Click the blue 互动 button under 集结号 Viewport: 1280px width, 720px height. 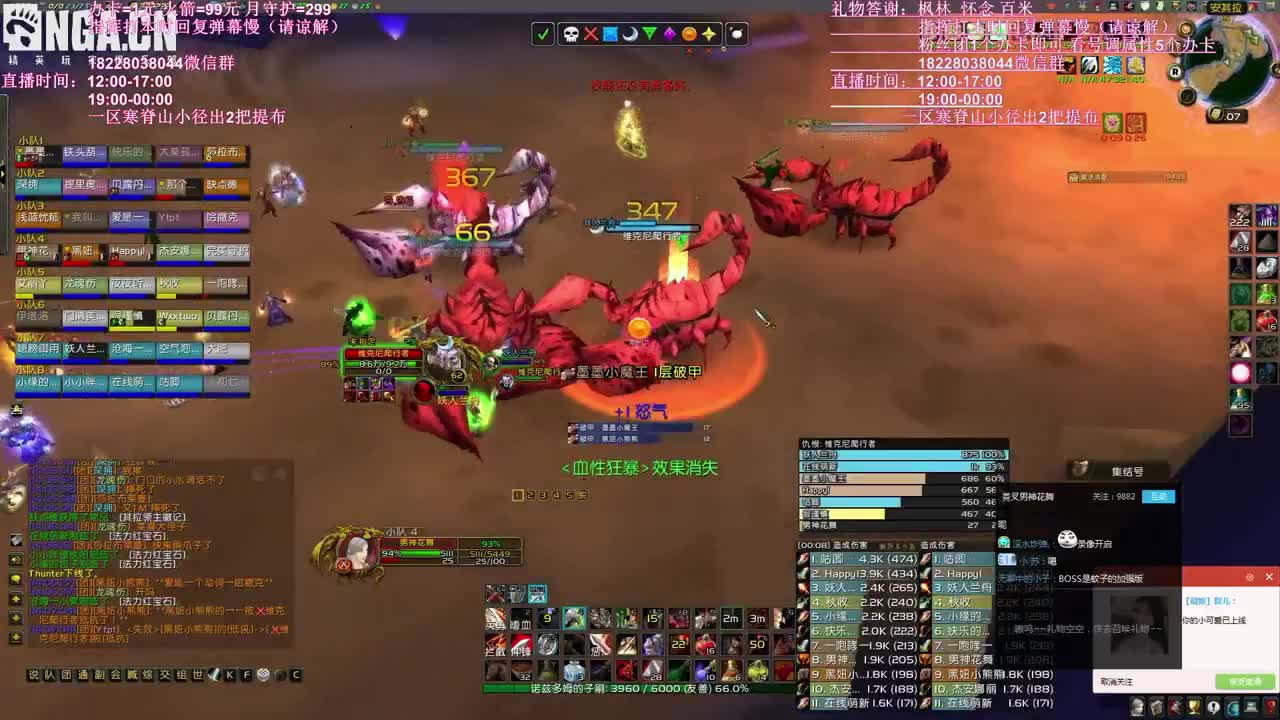1159,497
